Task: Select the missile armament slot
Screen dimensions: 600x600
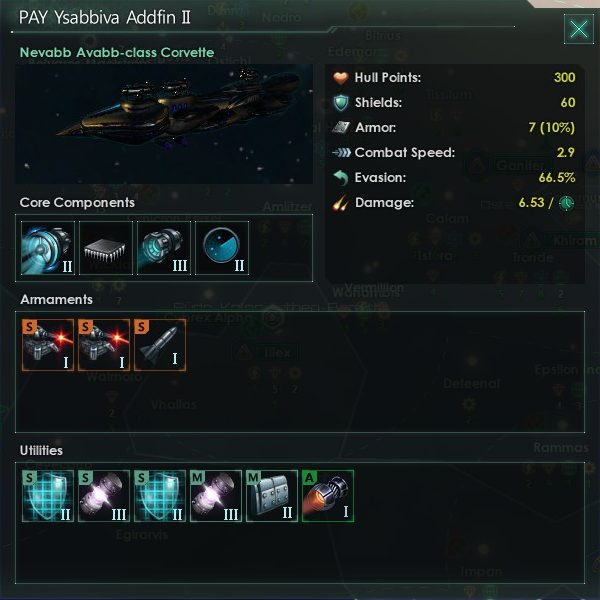Action: pos(160,345)
